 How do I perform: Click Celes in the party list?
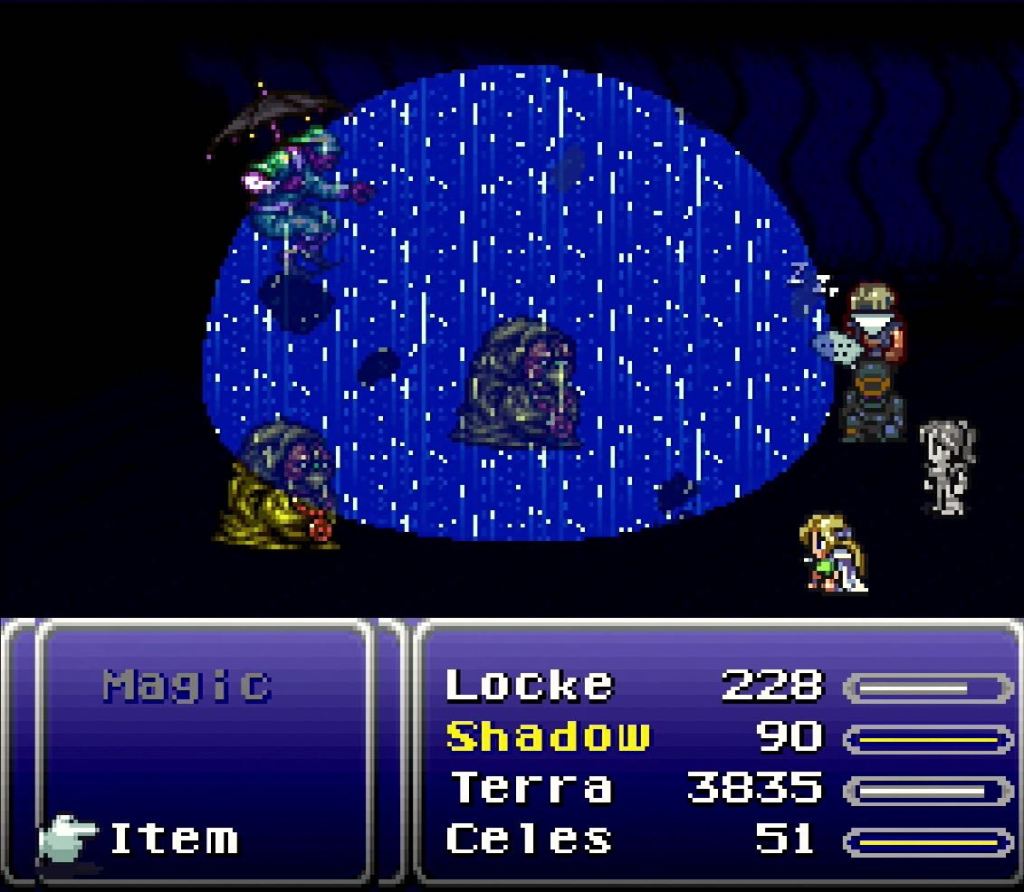click(529, 839)
